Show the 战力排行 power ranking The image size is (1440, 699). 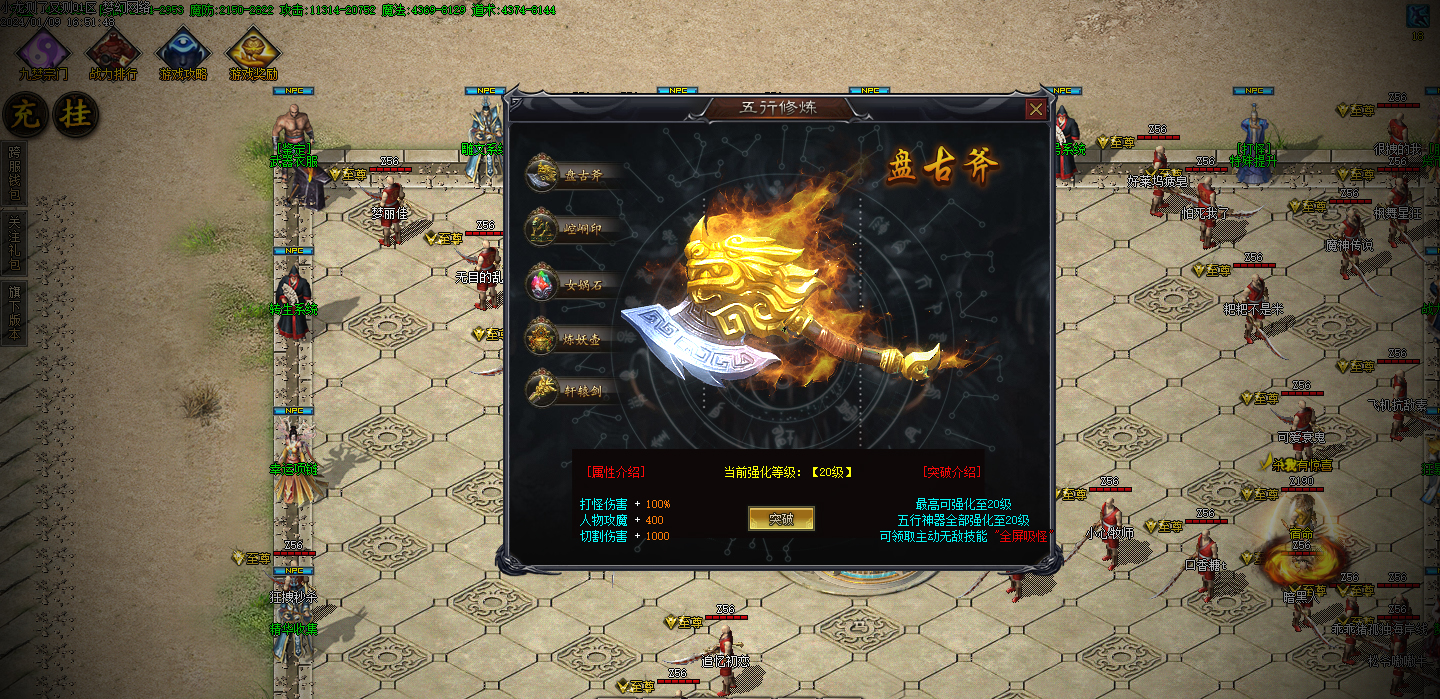(112, 52)
